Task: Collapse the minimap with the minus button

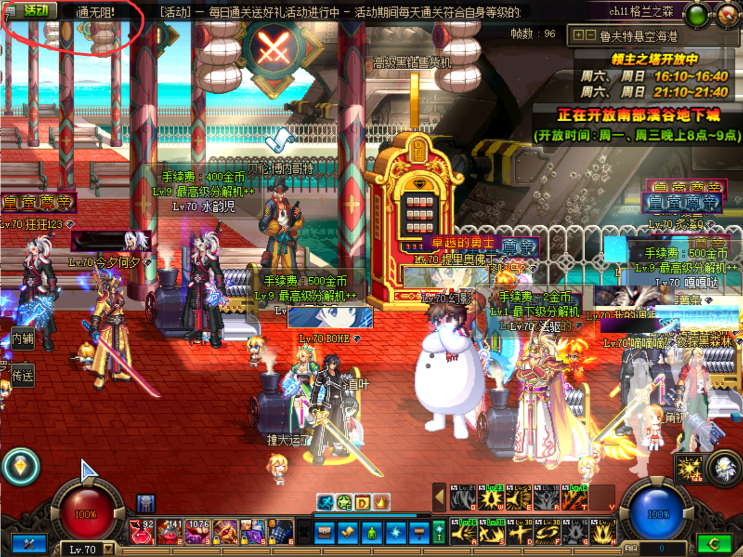Action: [x=591, y=36]
